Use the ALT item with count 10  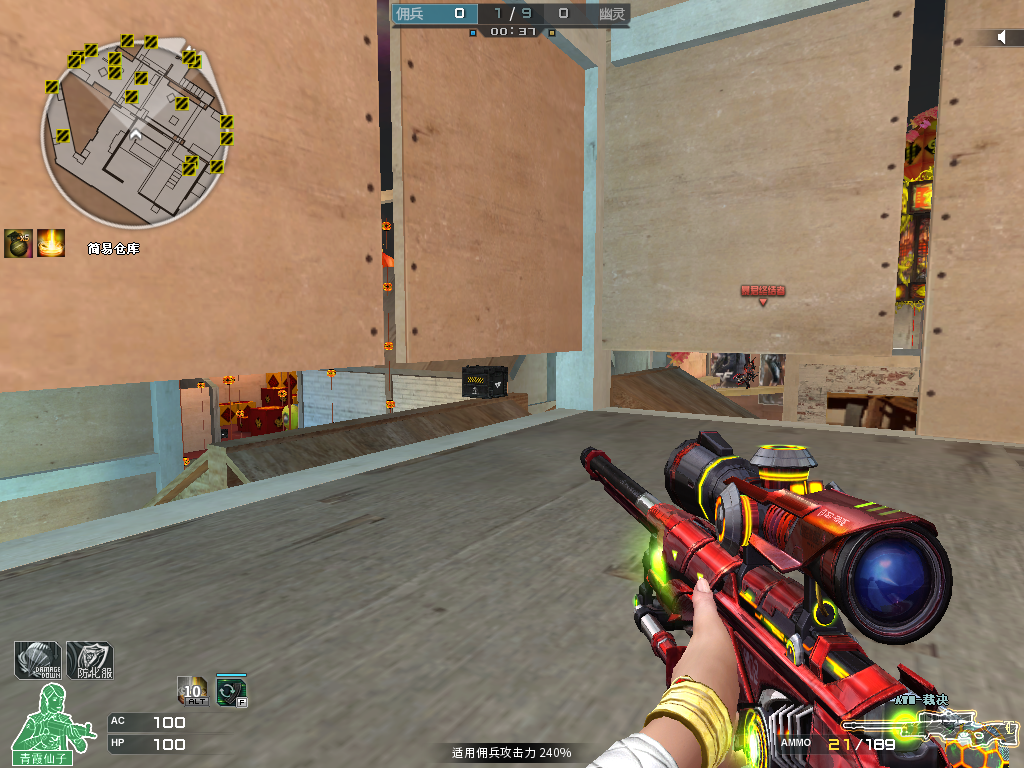[192, 690]
